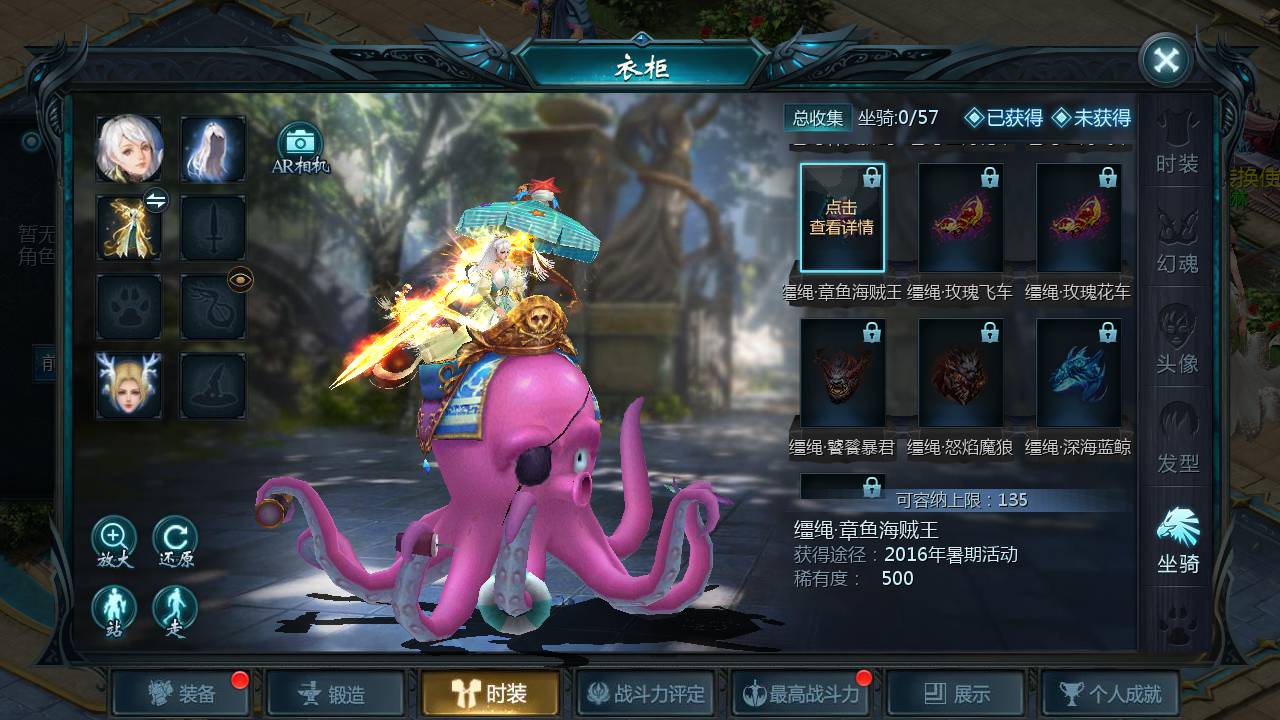Screen dimensions: 1280x720
Task: Select the paw pet slot on the left
Action: pyautogui.click(x=128, y=308)
